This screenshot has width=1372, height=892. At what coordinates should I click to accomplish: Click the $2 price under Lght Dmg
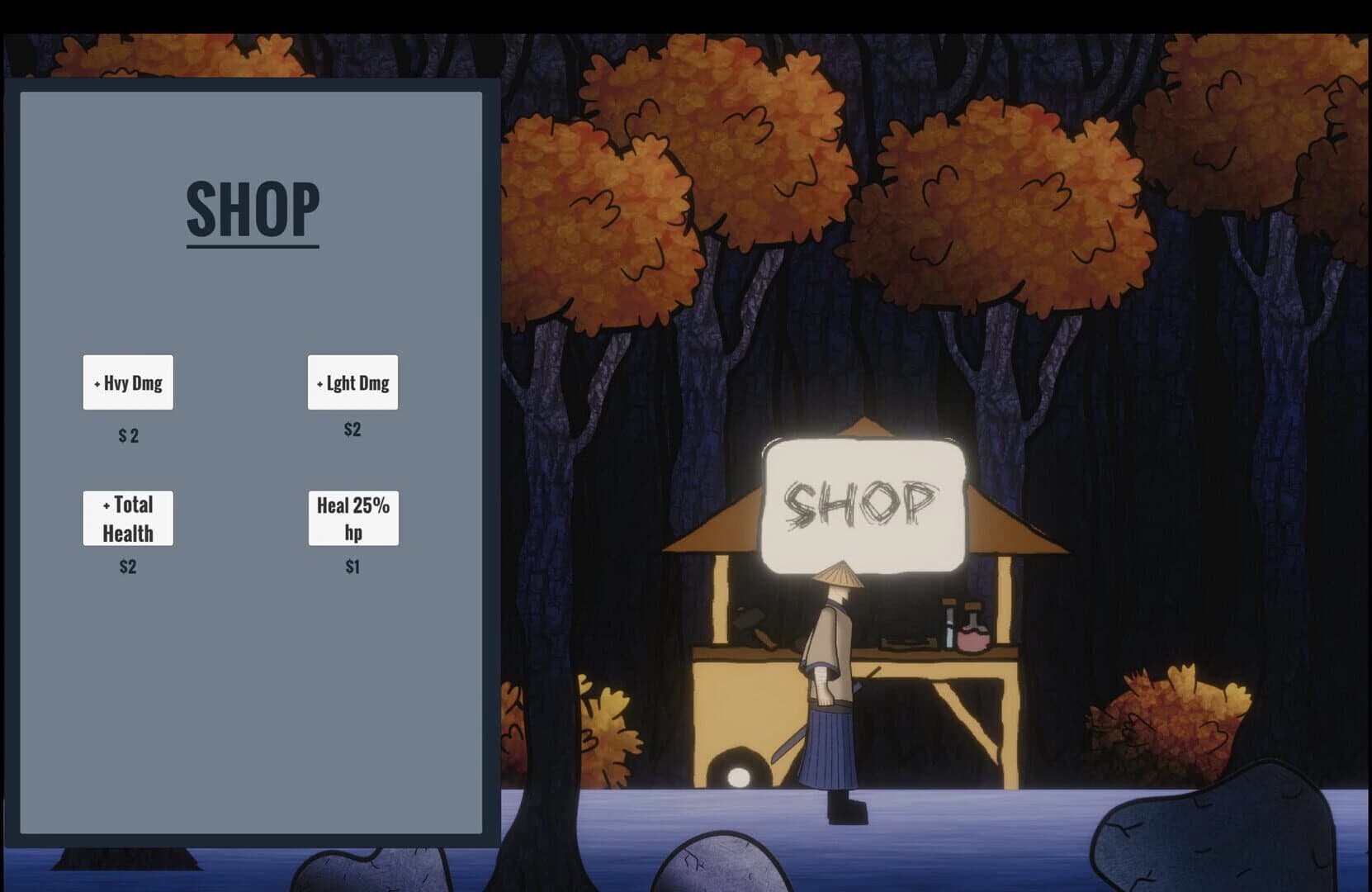pos(352,429)
